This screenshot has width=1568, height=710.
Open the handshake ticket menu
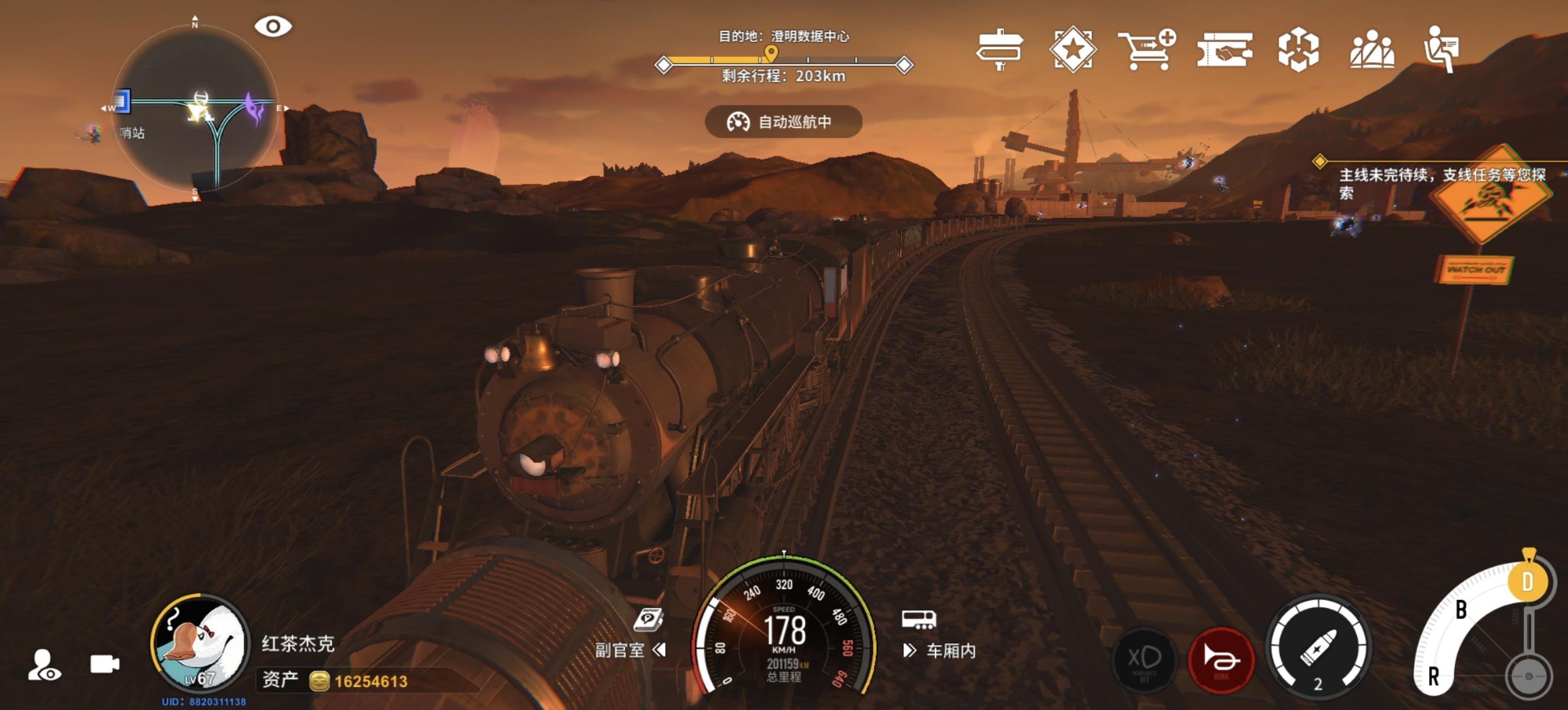pos(1224,50)
